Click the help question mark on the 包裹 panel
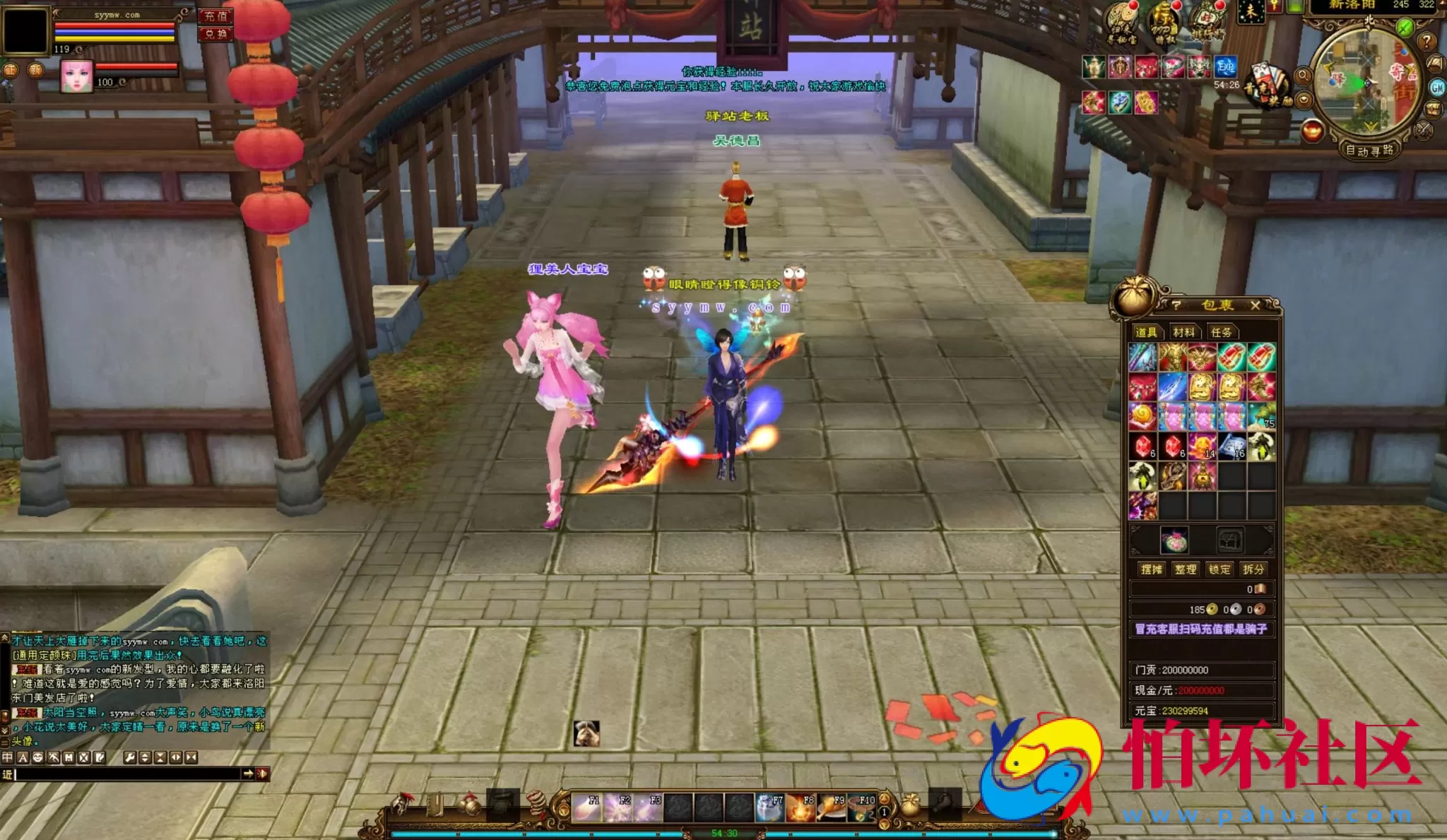 click(1177, 305)
